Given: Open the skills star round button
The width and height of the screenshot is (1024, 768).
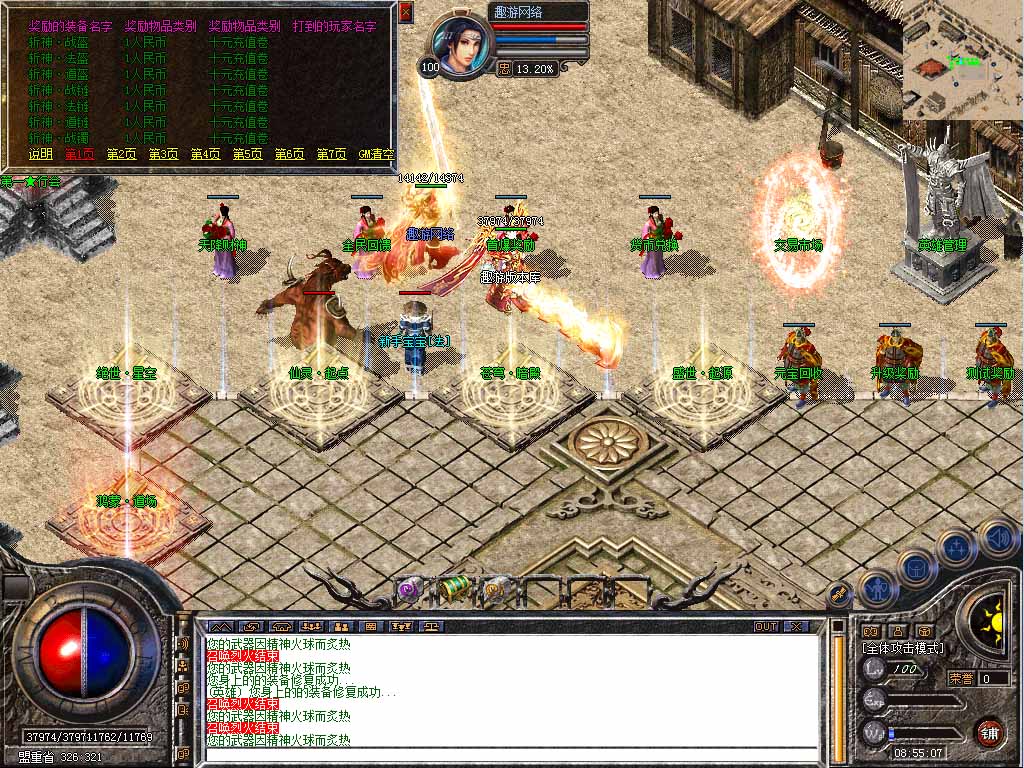Looking at the screenshot, I should (957, 549).
